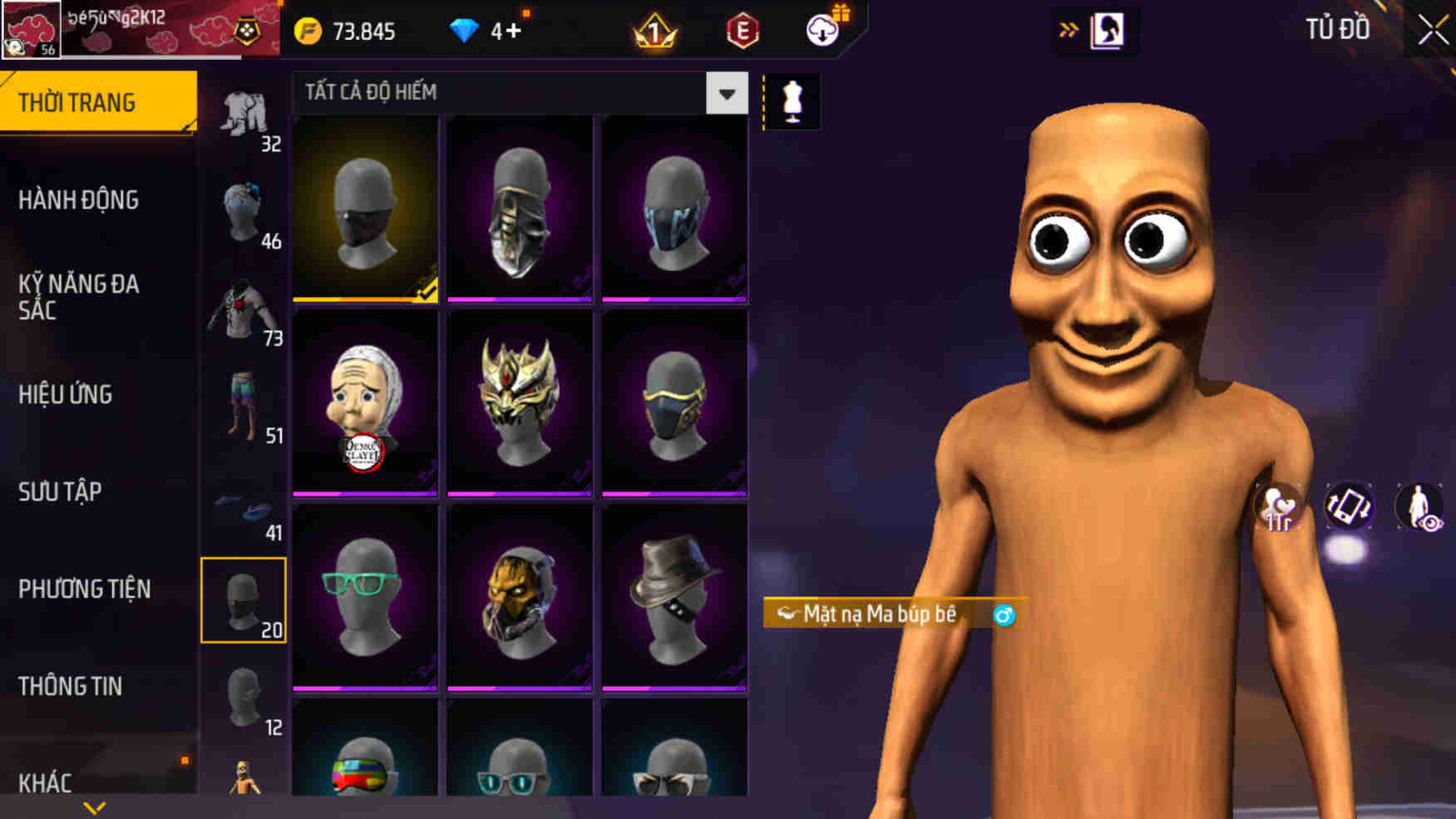Expand the double chevron near top right
The image size is (1456, 819).
(1069, 27)
